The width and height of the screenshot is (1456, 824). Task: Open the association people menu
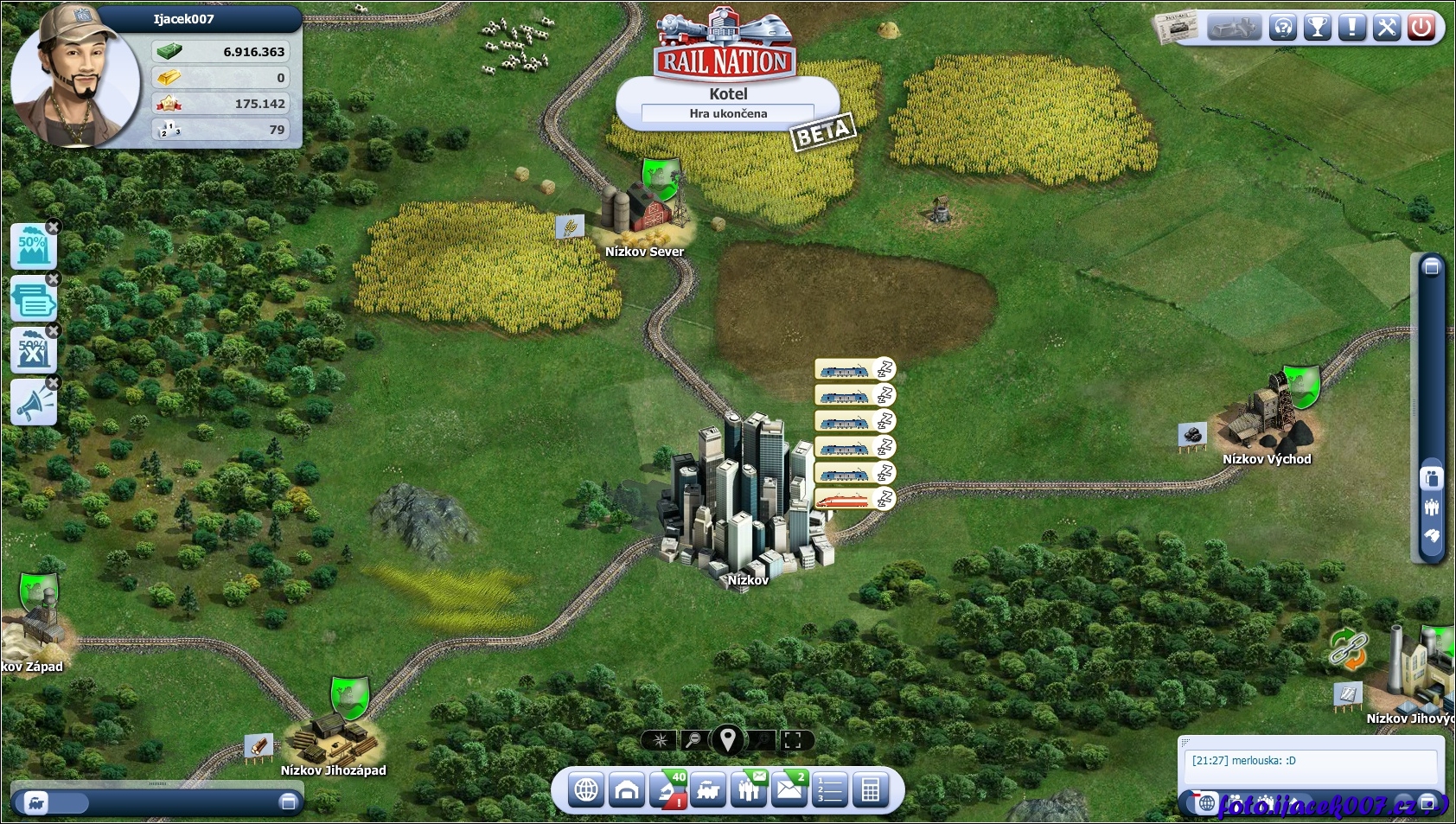(749, 790)
